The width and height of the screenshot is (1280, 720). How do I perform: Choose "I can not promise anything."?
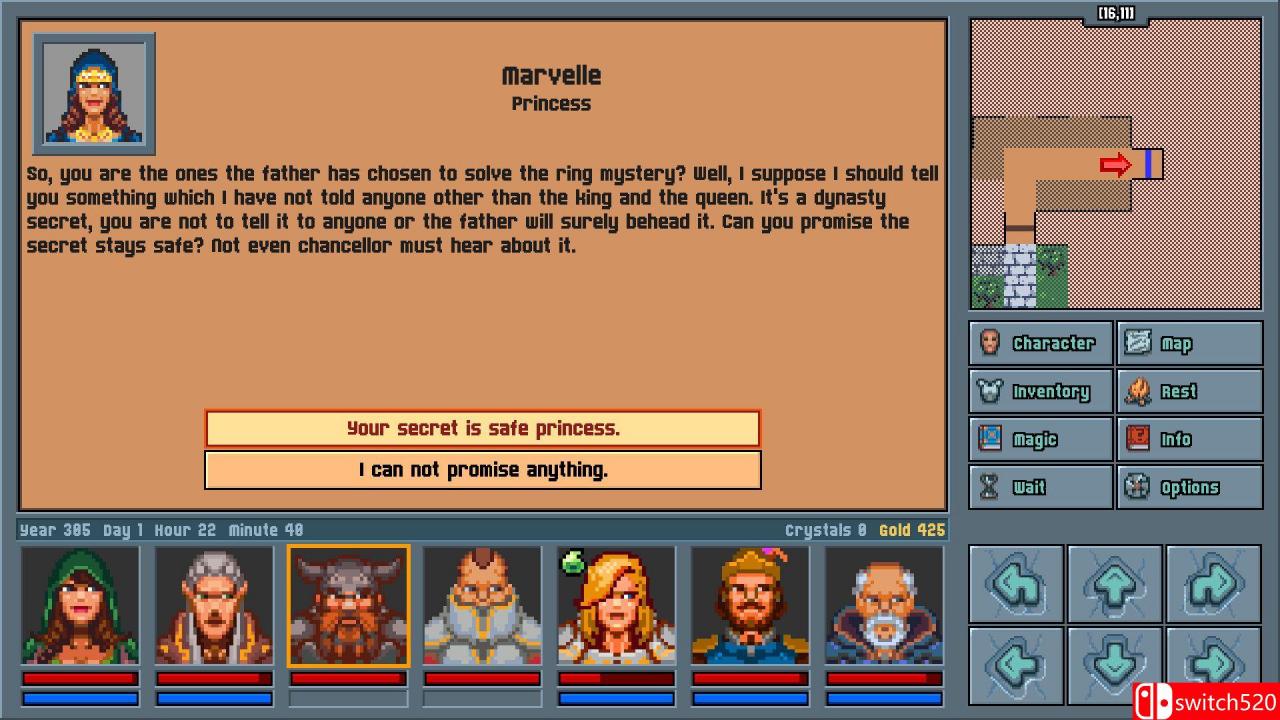482,469
